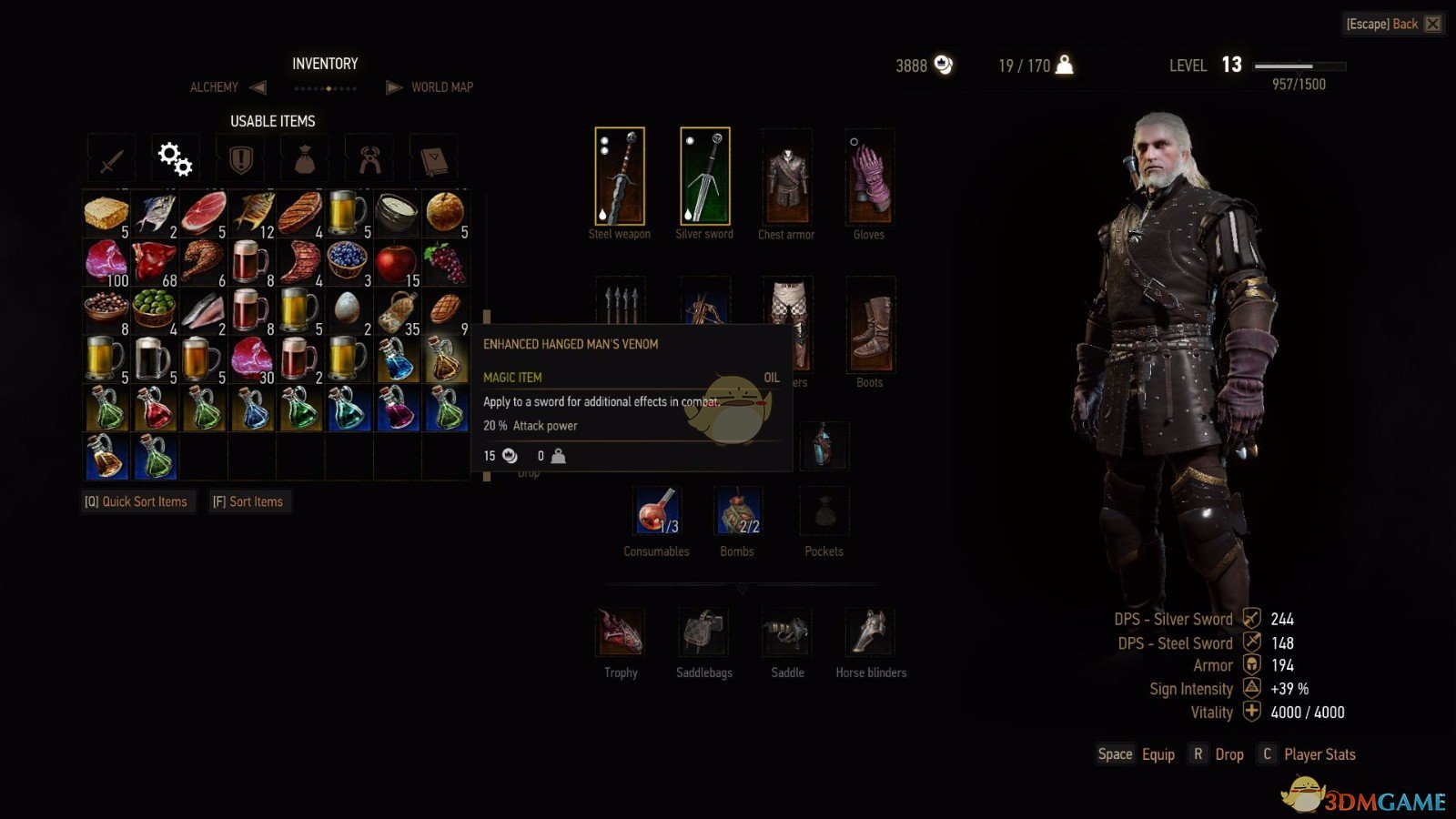Viewport: 1456px width, 819px height.
Task: Select the shield armor category icon
Action: 238,157
